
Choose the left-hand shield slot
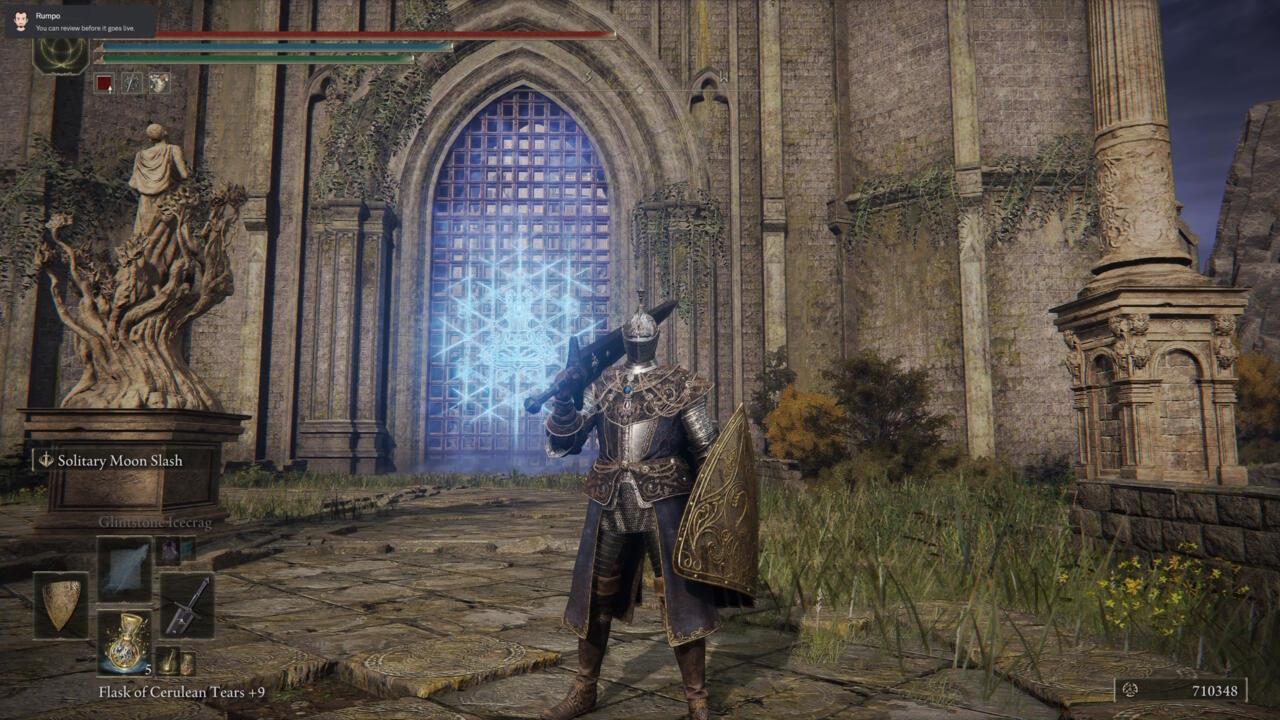click(61, 605)
